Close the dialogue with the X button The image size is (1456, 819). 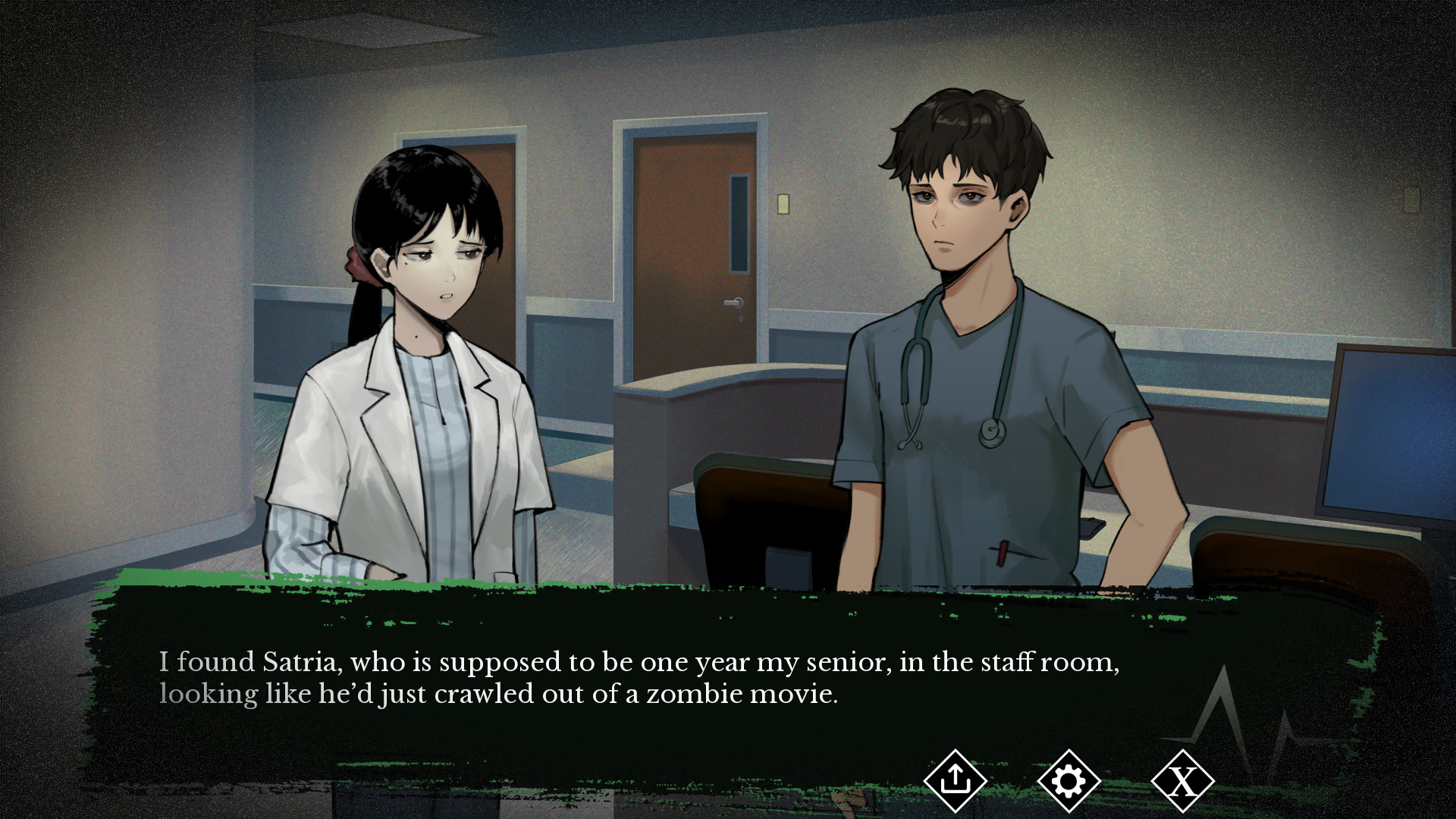pos(1182,780)
